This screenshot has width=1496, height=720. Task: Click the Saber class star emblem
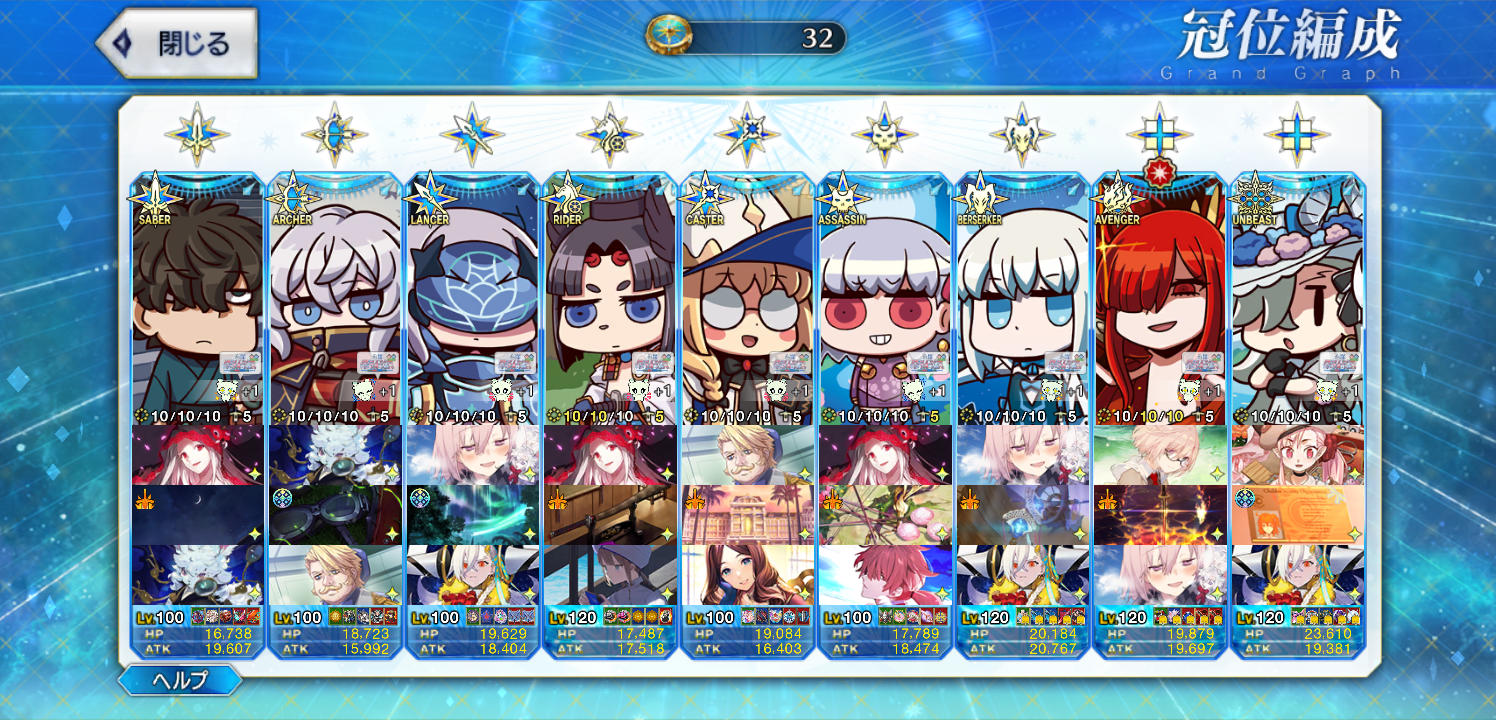click(197, 134)
